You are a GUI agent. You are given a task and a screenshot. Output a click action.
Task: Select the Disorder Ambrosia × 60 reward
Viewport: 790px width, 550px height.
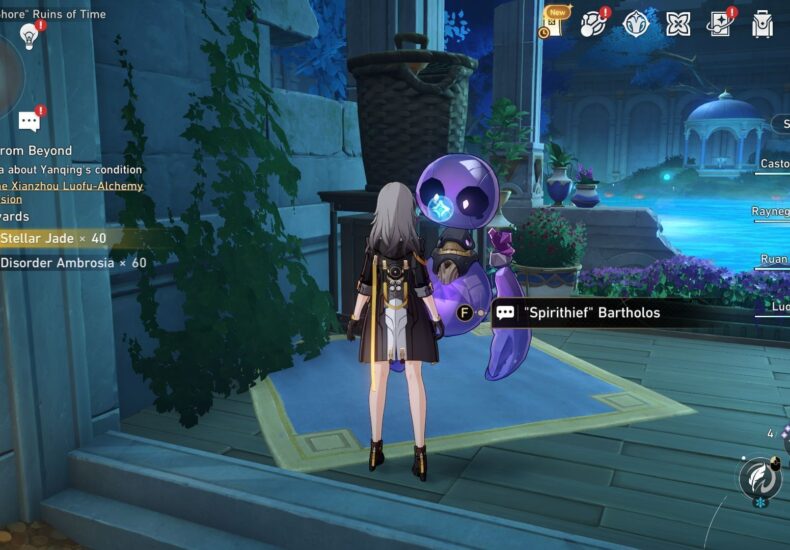72,263
